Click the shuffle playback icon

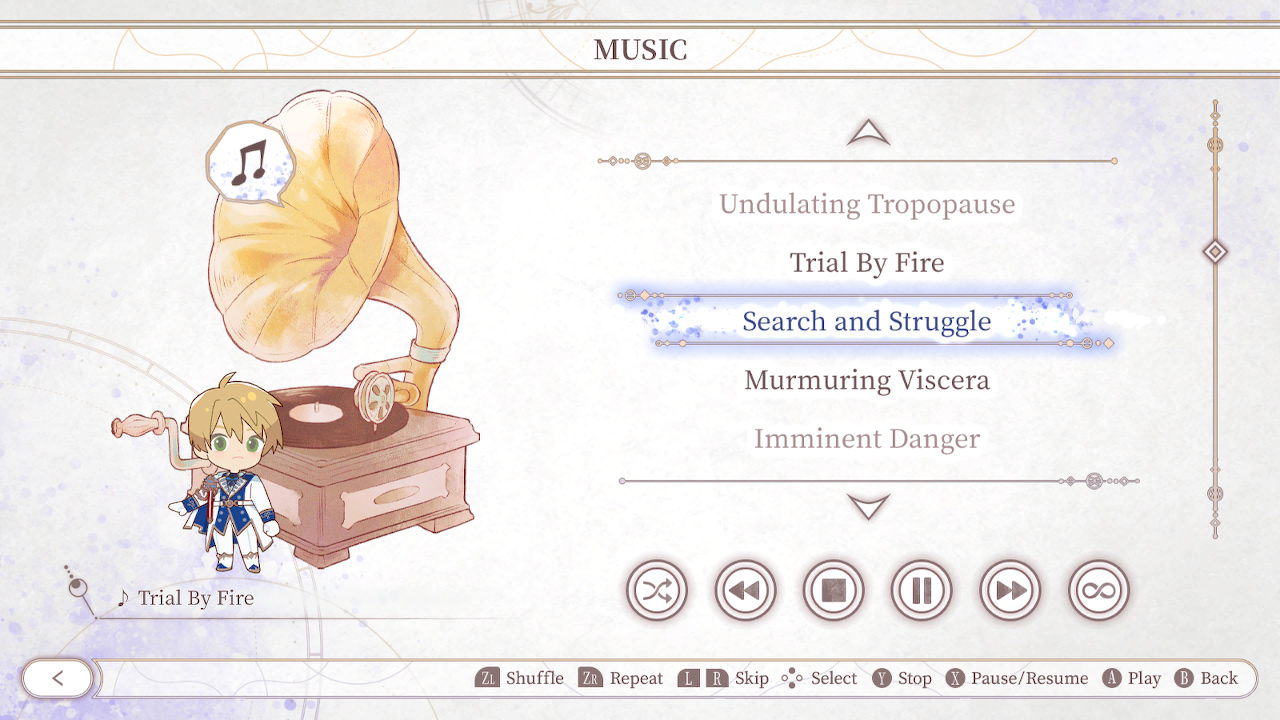coord(656,590)
